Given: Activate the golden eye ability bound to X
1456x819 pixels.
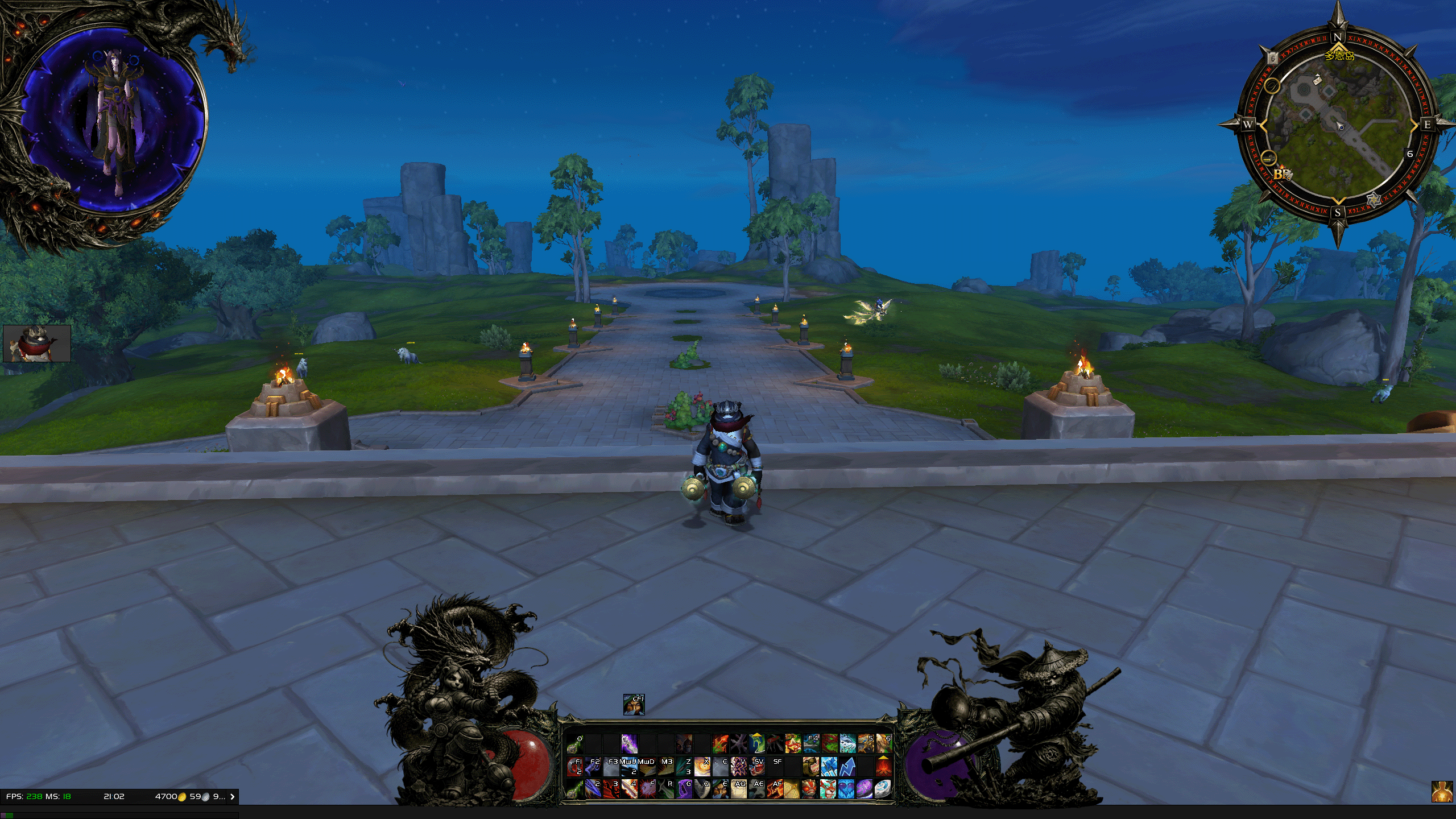Looking at the screenshot, I should (x=702, y=767).
